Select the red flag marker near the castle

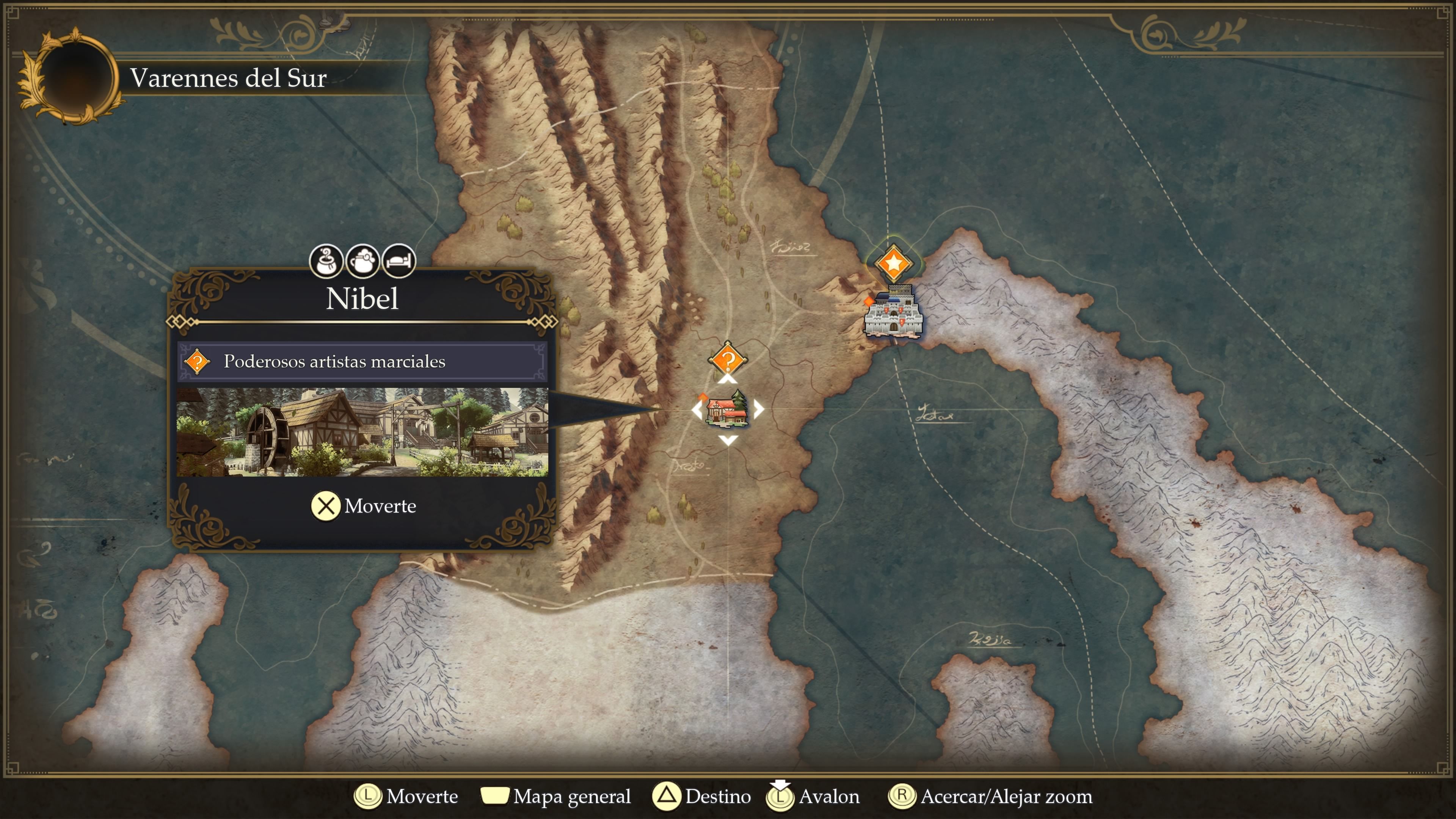pos(869,302)
